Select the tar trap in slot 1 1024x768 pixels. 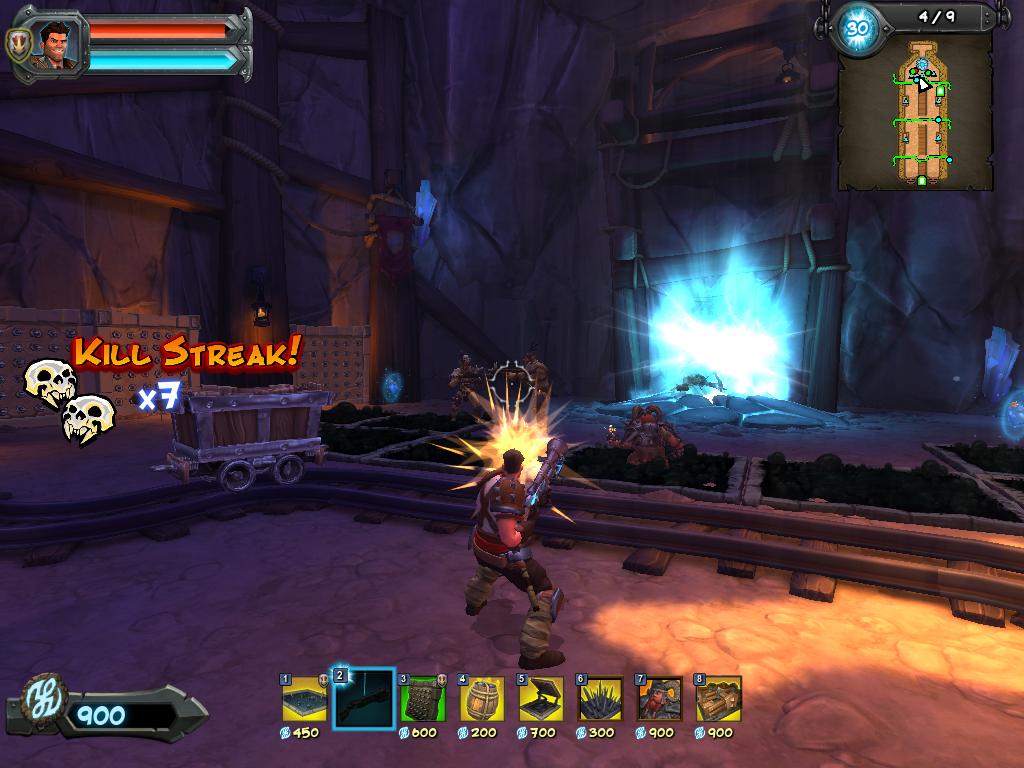[x=304, y=698]
